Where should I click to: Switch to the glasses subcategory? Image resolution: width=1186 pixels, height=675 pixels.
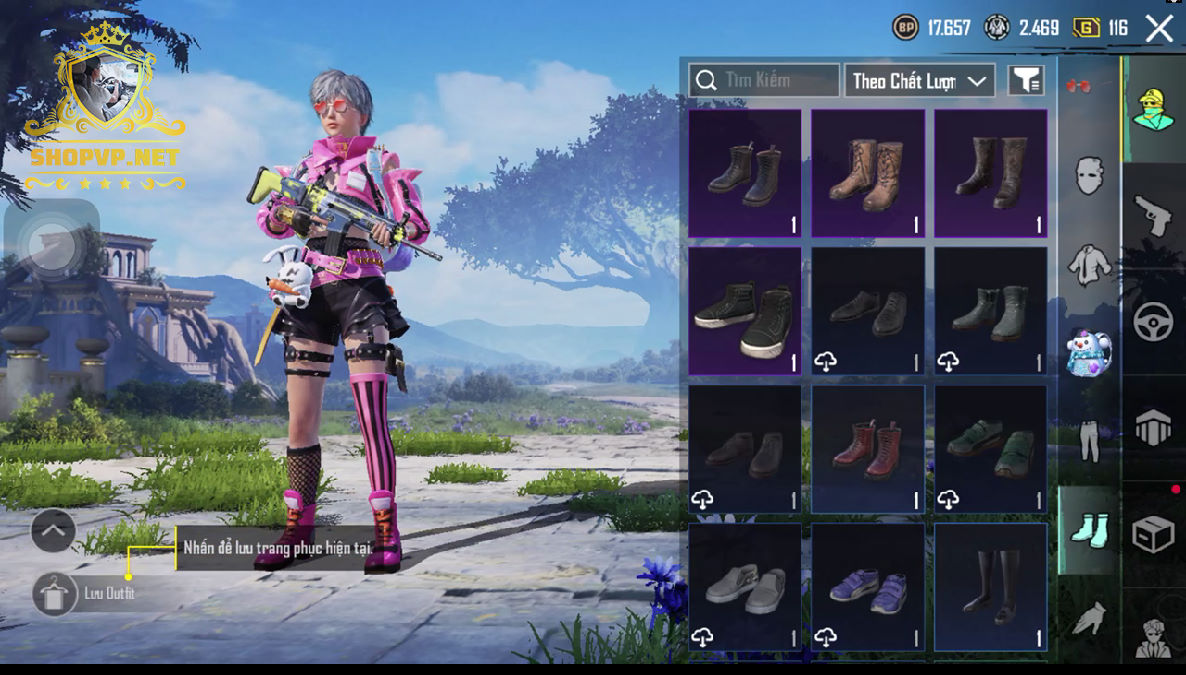click(x=1079, y=87)
